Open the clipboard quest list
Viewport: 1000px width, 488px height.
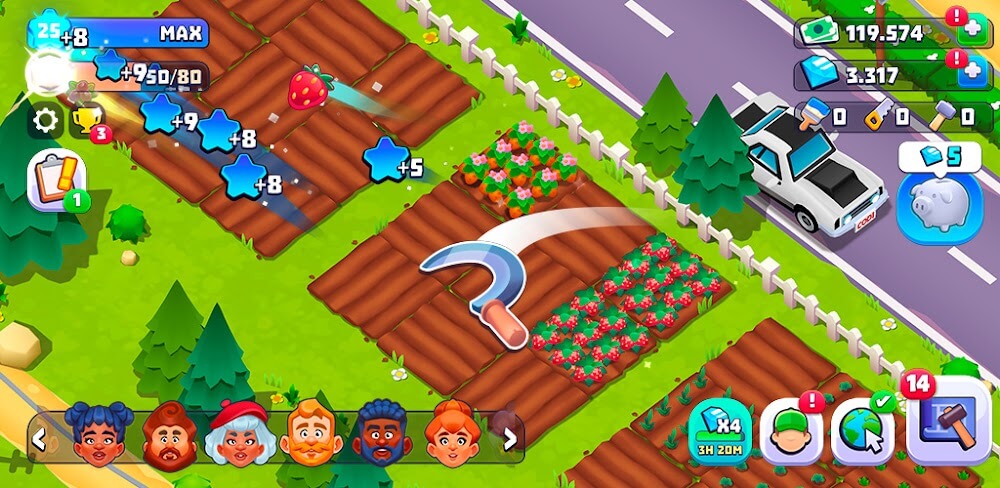click(56, 180)
